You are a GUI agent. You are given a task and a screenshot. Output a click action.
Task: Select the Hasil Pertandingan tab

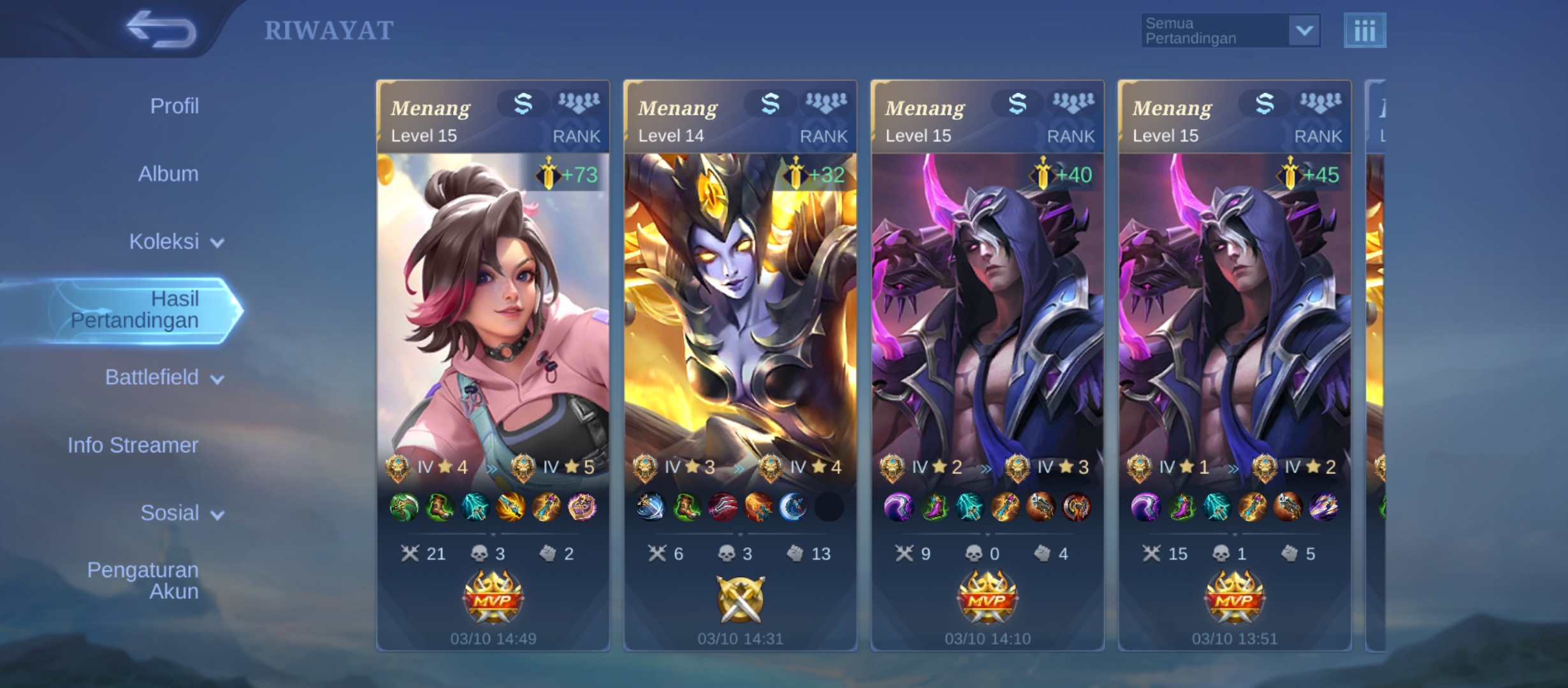tap(135, 310)
